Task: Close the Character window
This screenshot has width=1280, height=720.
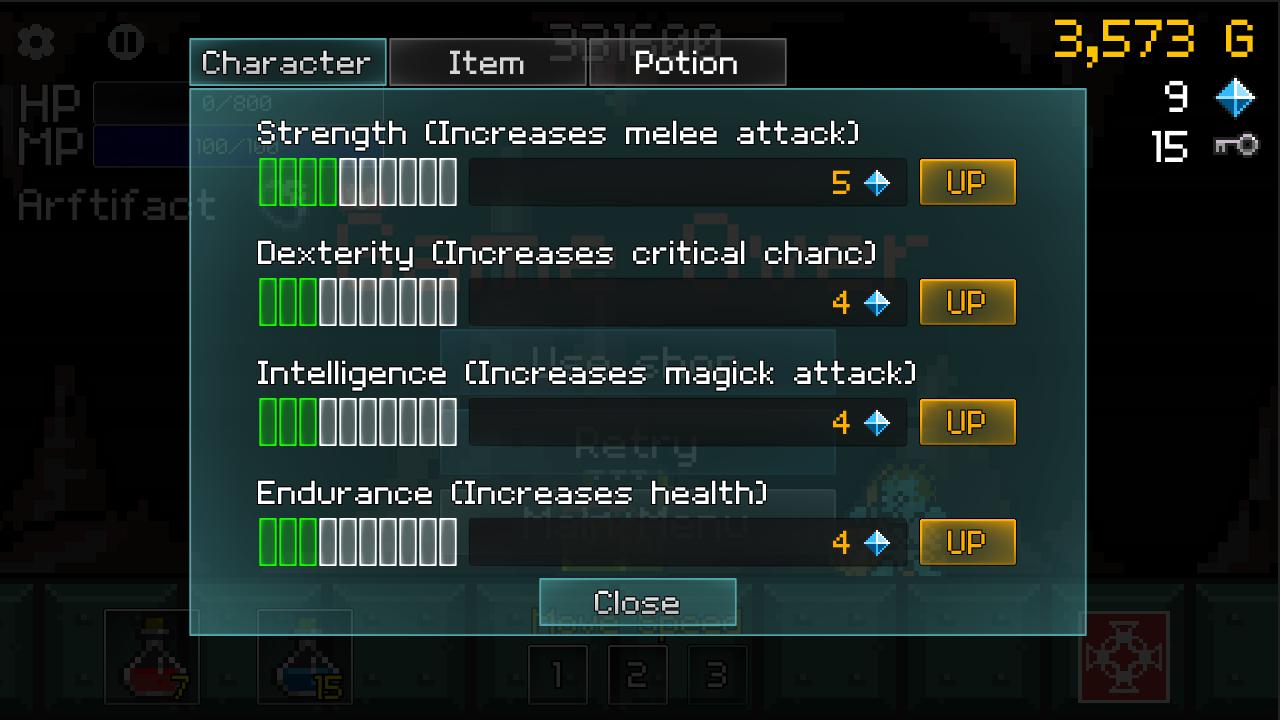Action: [637, 601]
